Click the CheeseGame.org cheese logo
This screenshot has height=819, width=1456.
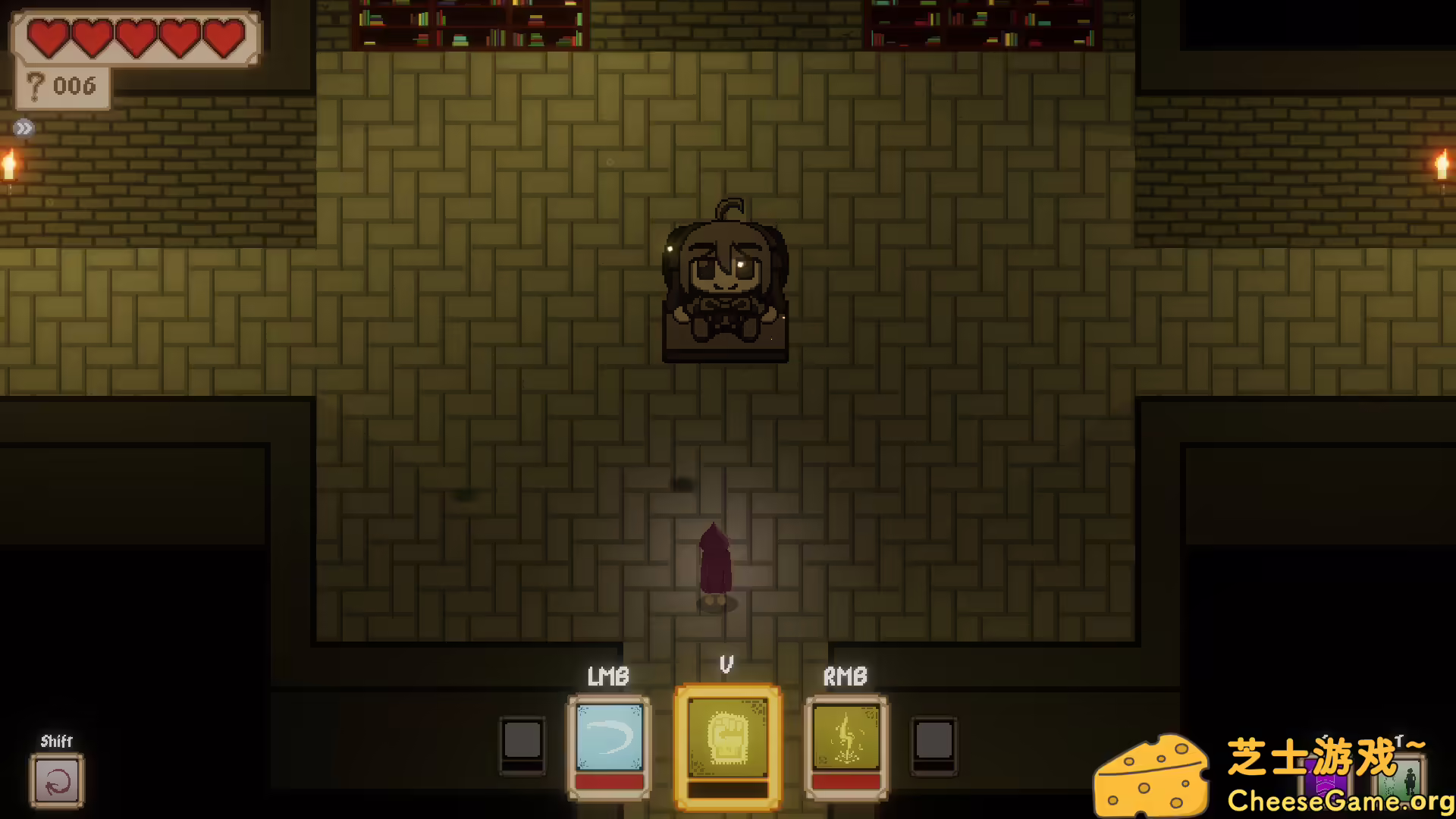(1151, 775)
